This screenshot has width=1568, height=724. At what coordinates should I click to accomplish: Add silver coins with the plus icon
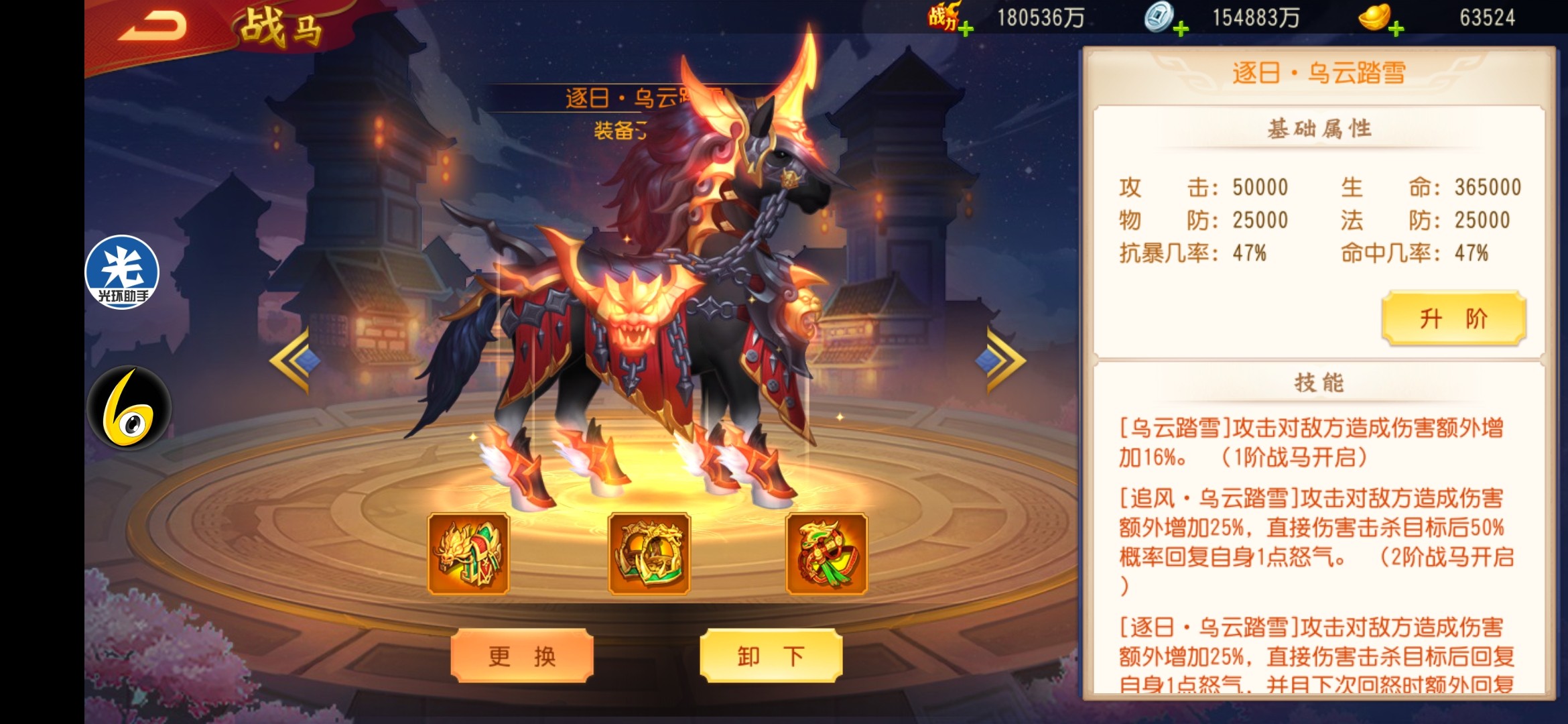[x=1181, y=29]
